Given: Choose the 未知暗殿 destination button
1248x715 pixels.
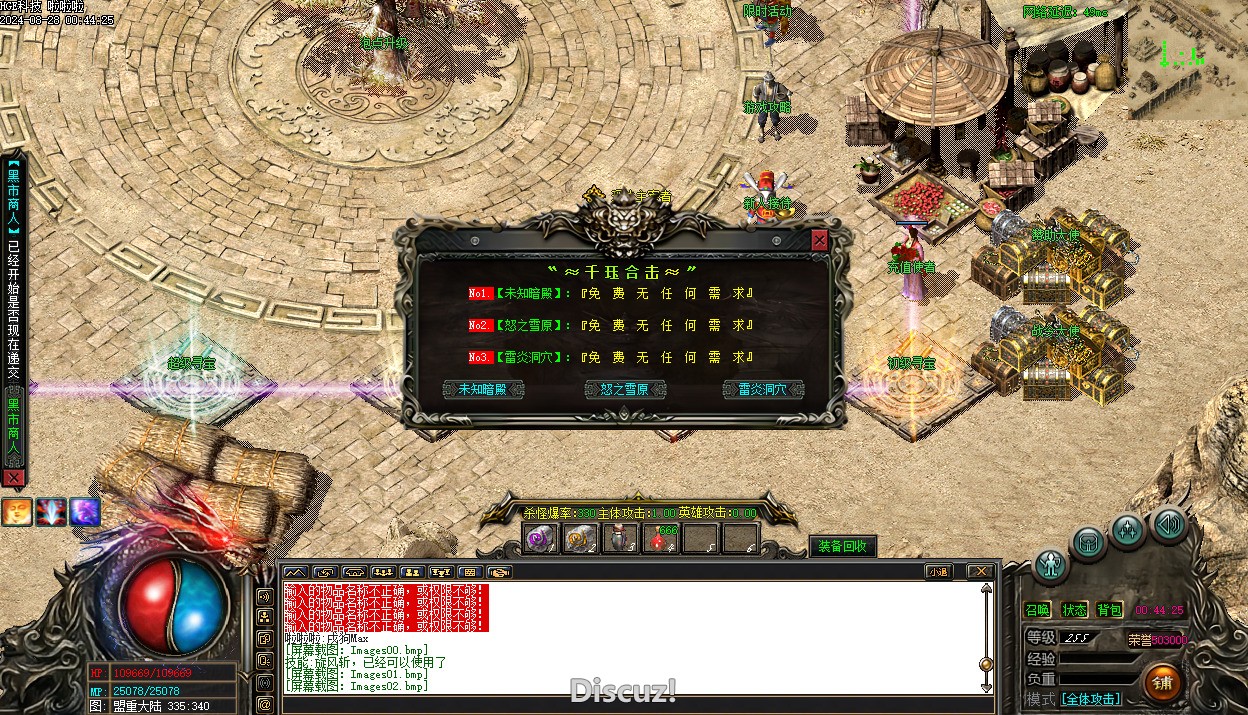Looking at the screenshot, I should point(483,389).
